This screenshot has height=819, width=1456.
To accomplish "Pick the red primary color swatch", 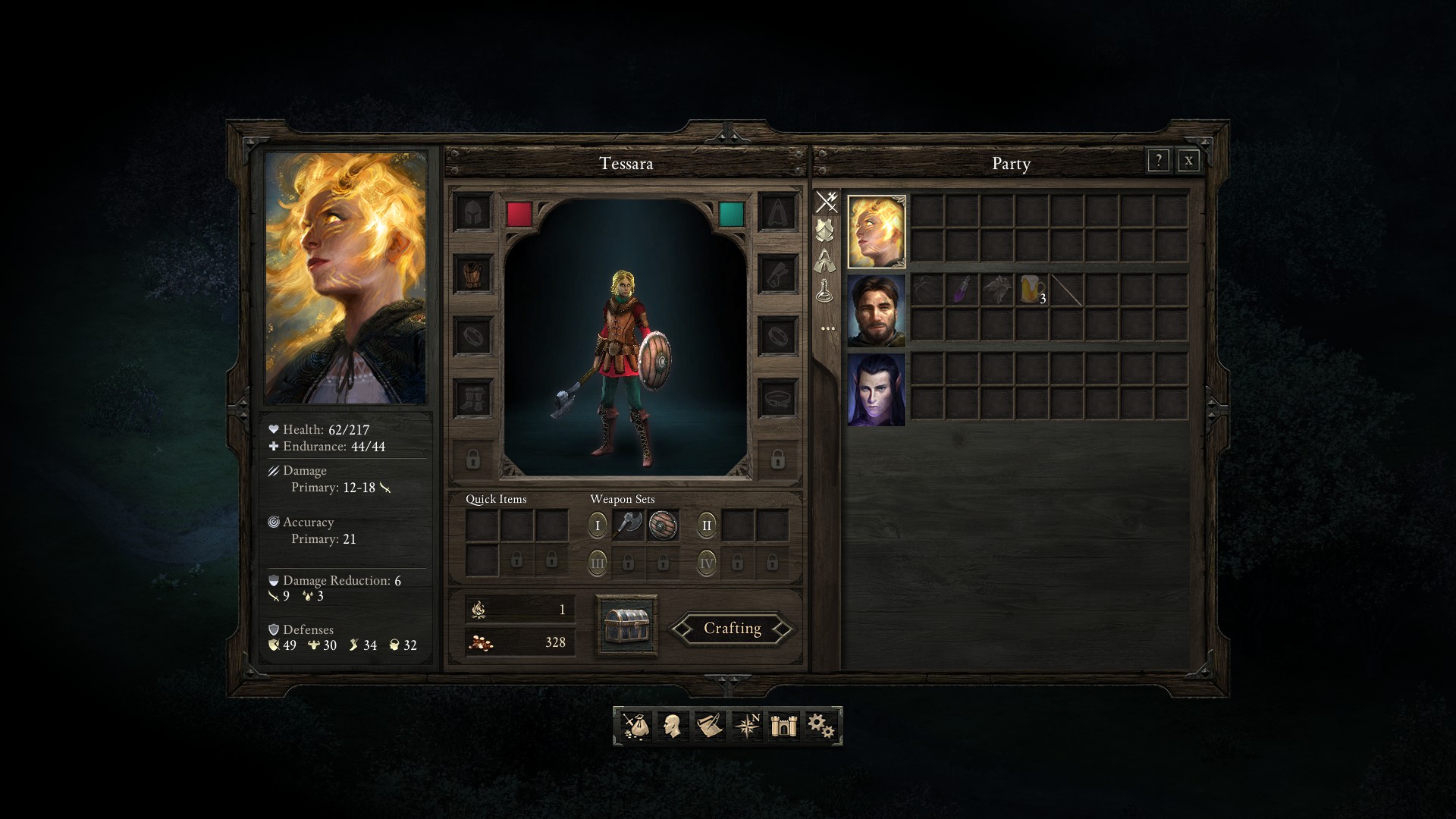I will tap(519, 214).
